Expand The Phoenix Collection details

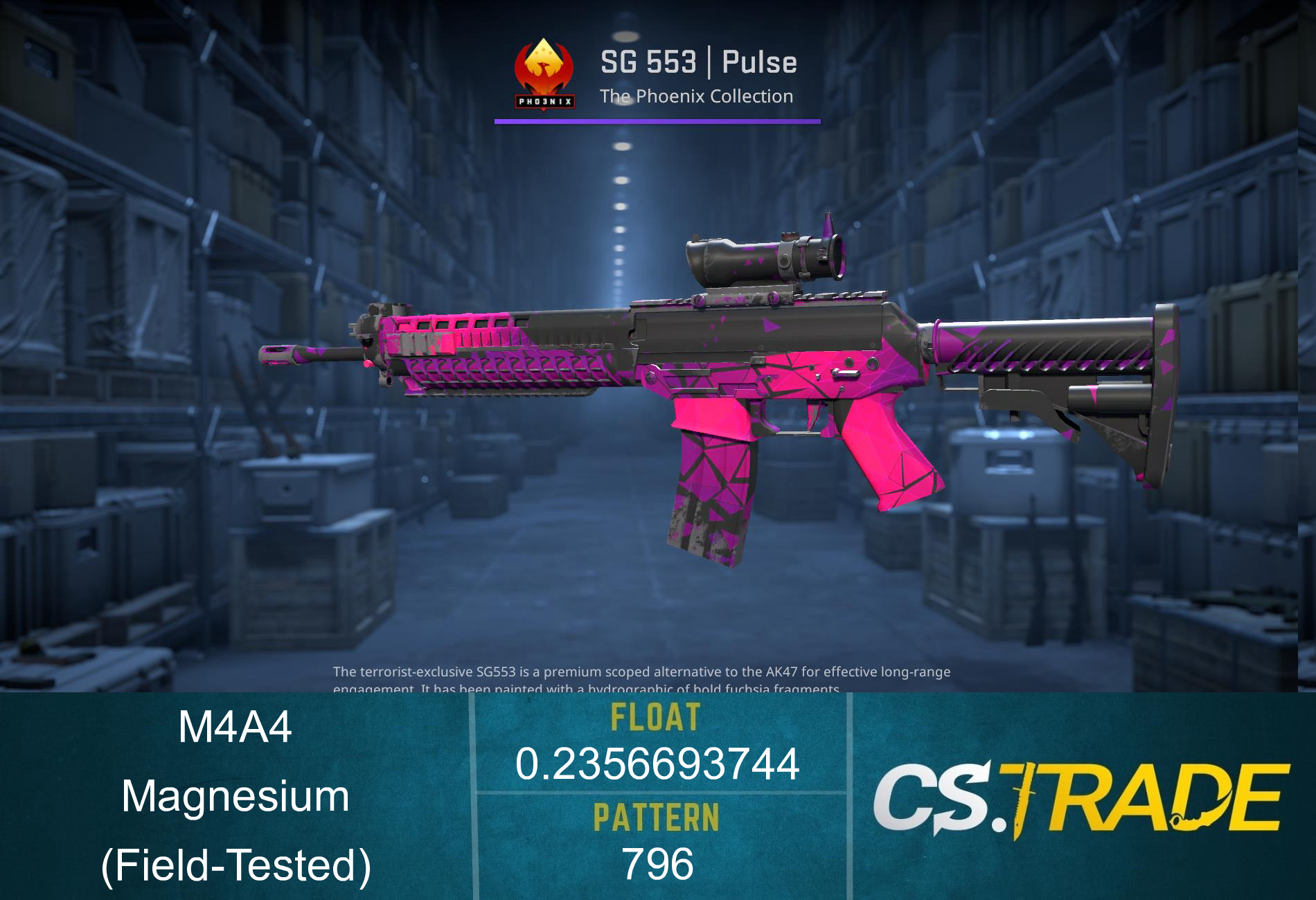(696, 97)
